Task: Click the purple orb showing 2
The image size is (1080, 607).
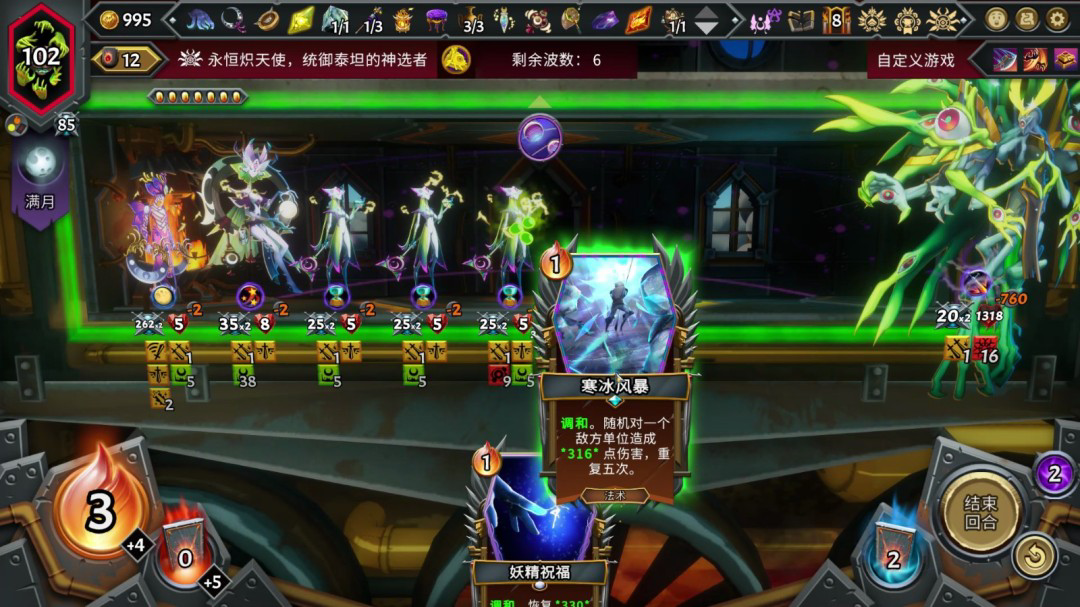Action: click(1053, 473)
